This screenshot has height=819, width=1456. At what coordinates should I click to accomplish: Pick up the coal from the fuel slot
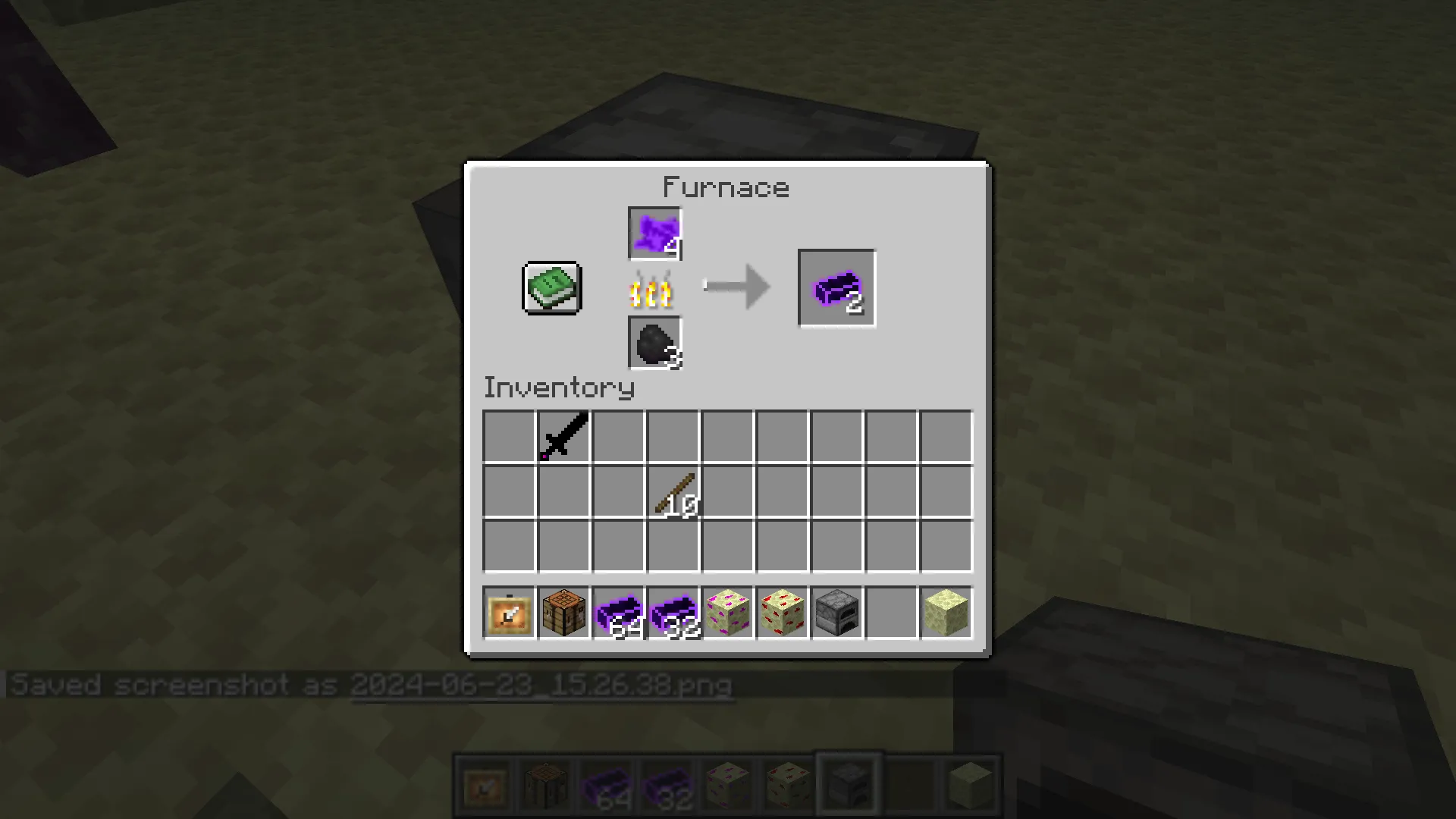coord(654,344)
